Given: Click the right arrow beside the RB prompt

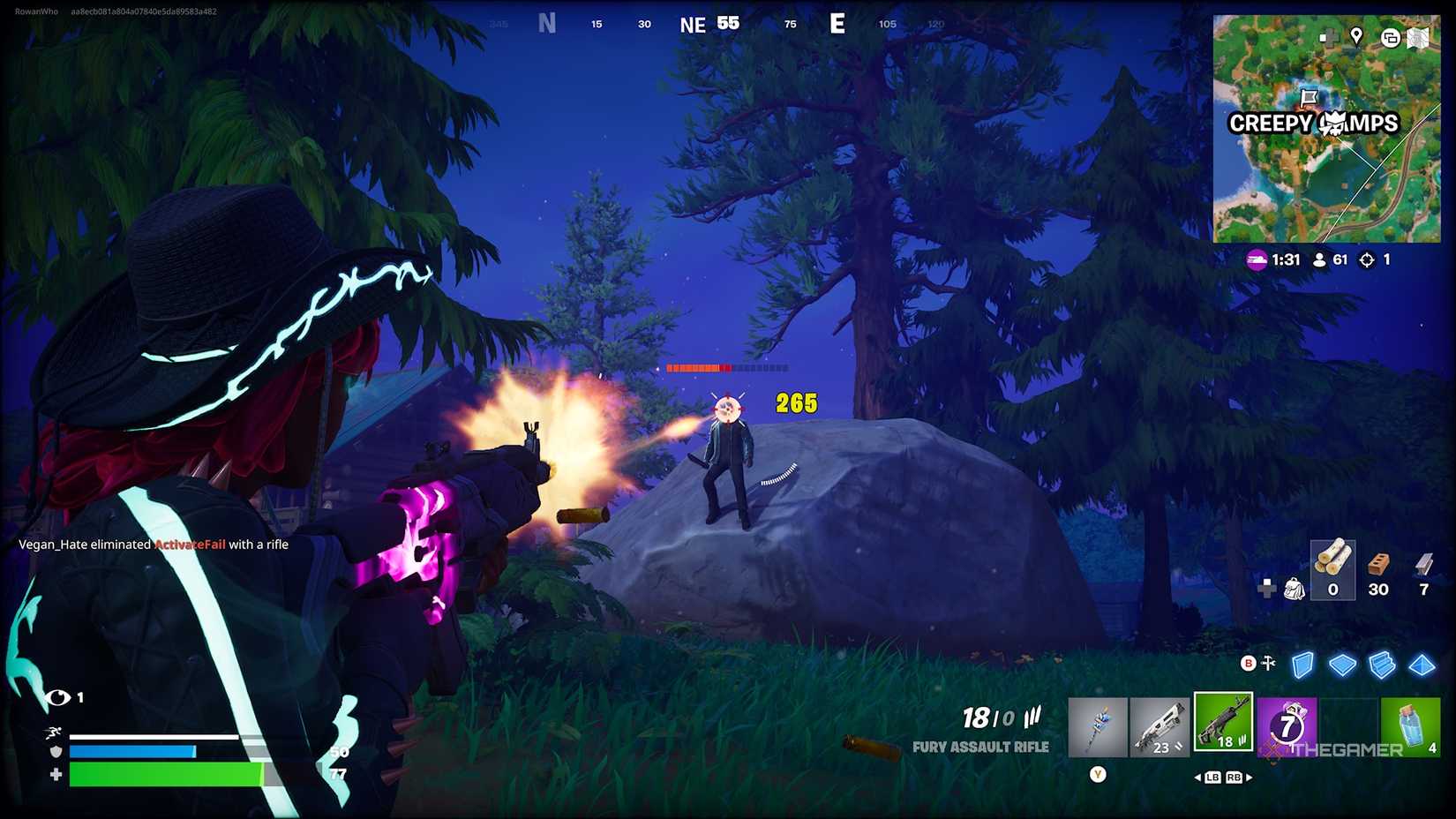Looking at the screenshot, I should (1252, 778).
